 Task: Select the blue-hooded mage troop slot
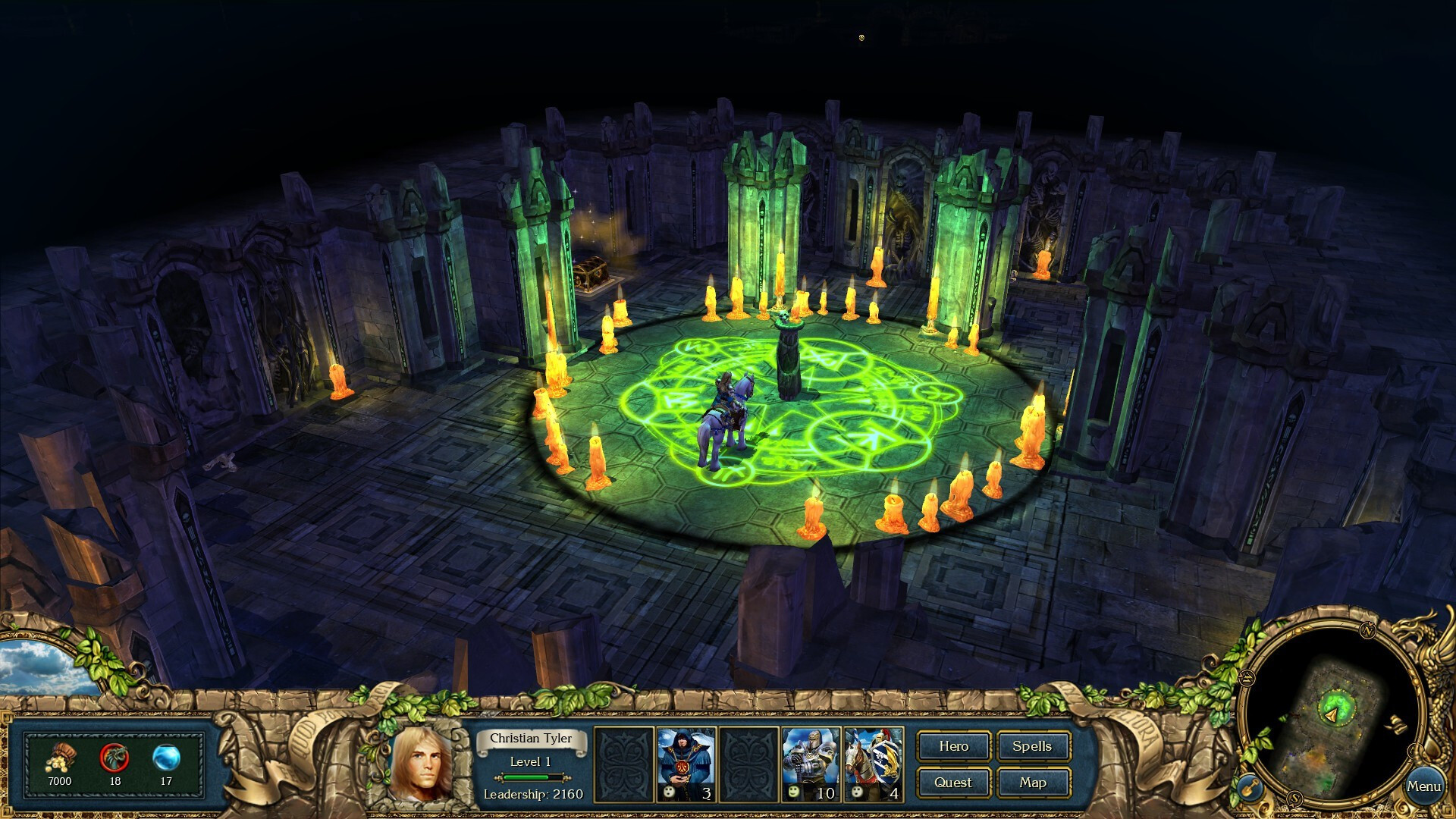pos(686,763)
